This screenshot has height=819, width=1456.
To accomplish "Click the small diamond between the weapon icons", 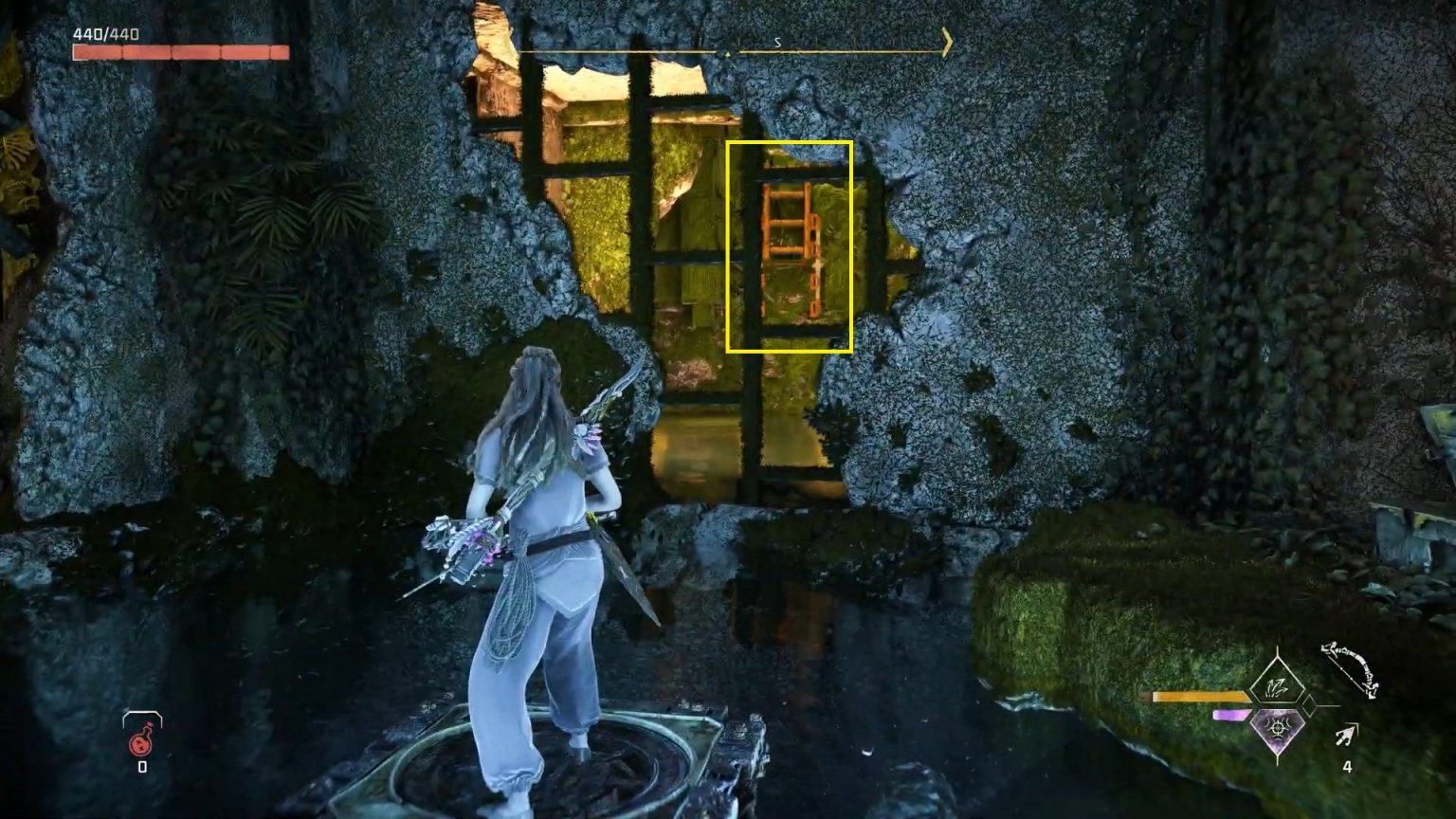I will [1309, 706].
